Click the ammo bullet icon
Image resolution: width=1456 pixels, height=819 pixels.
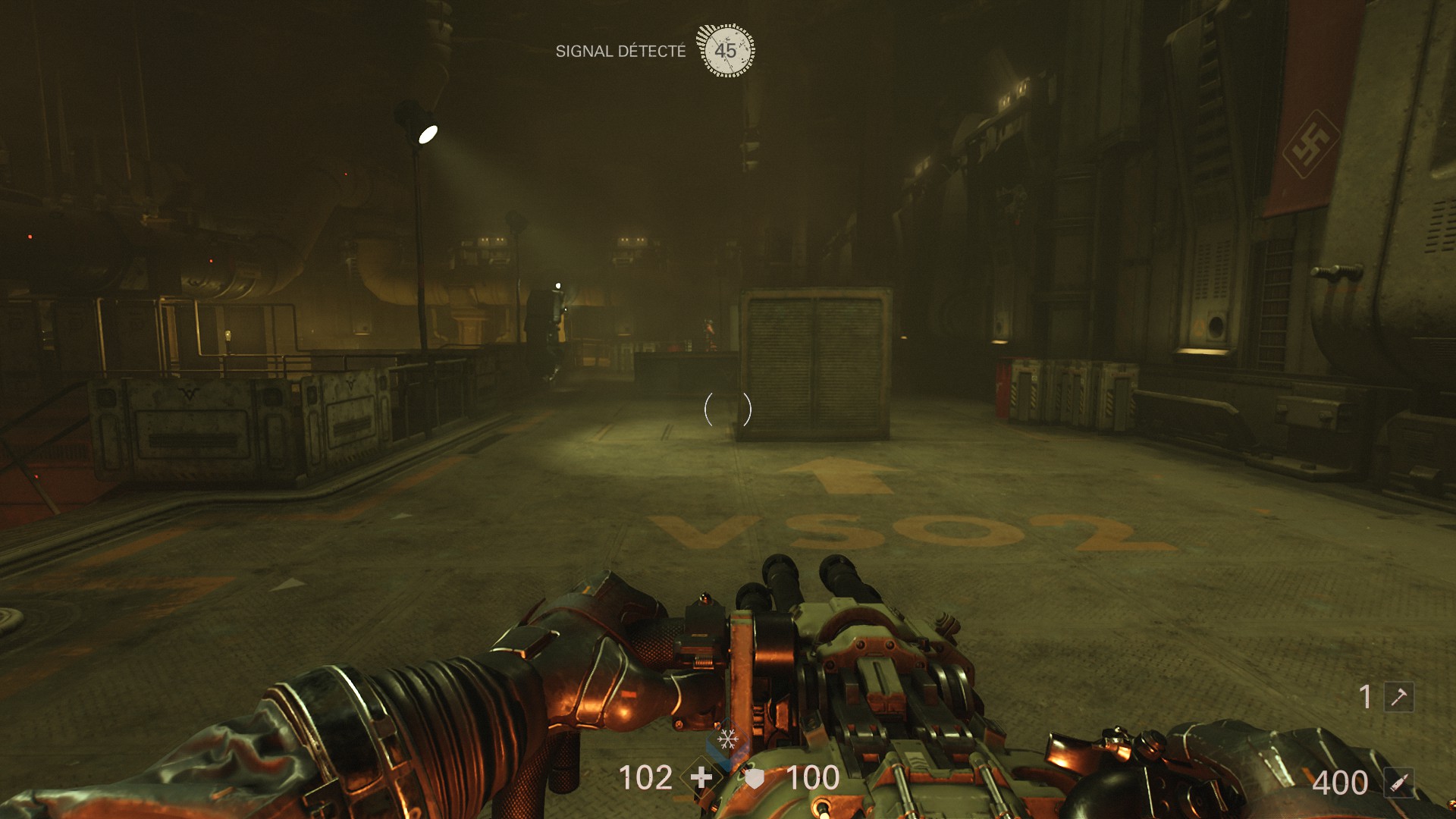point(1399,783)
